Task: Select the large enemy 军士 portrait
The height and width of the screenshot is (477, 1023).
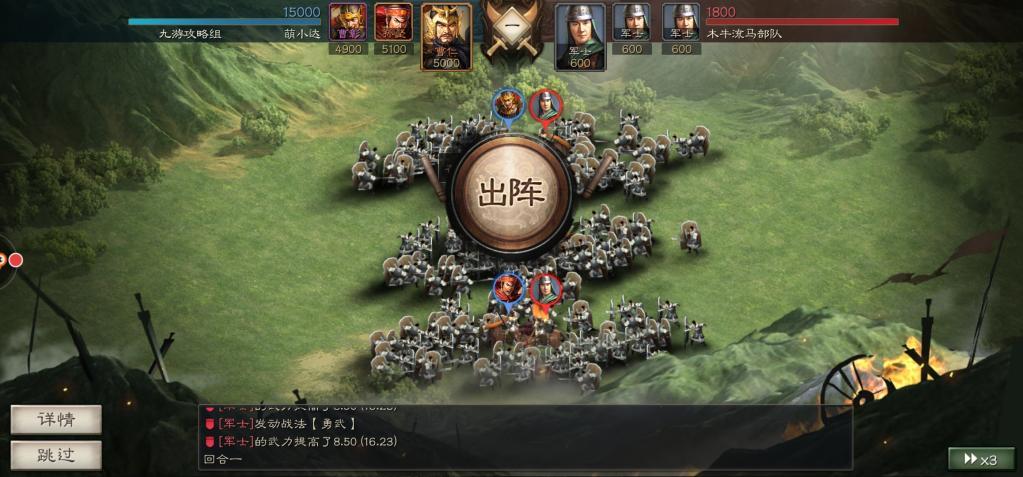Action: pyautogui.click(x=580, y=36)
